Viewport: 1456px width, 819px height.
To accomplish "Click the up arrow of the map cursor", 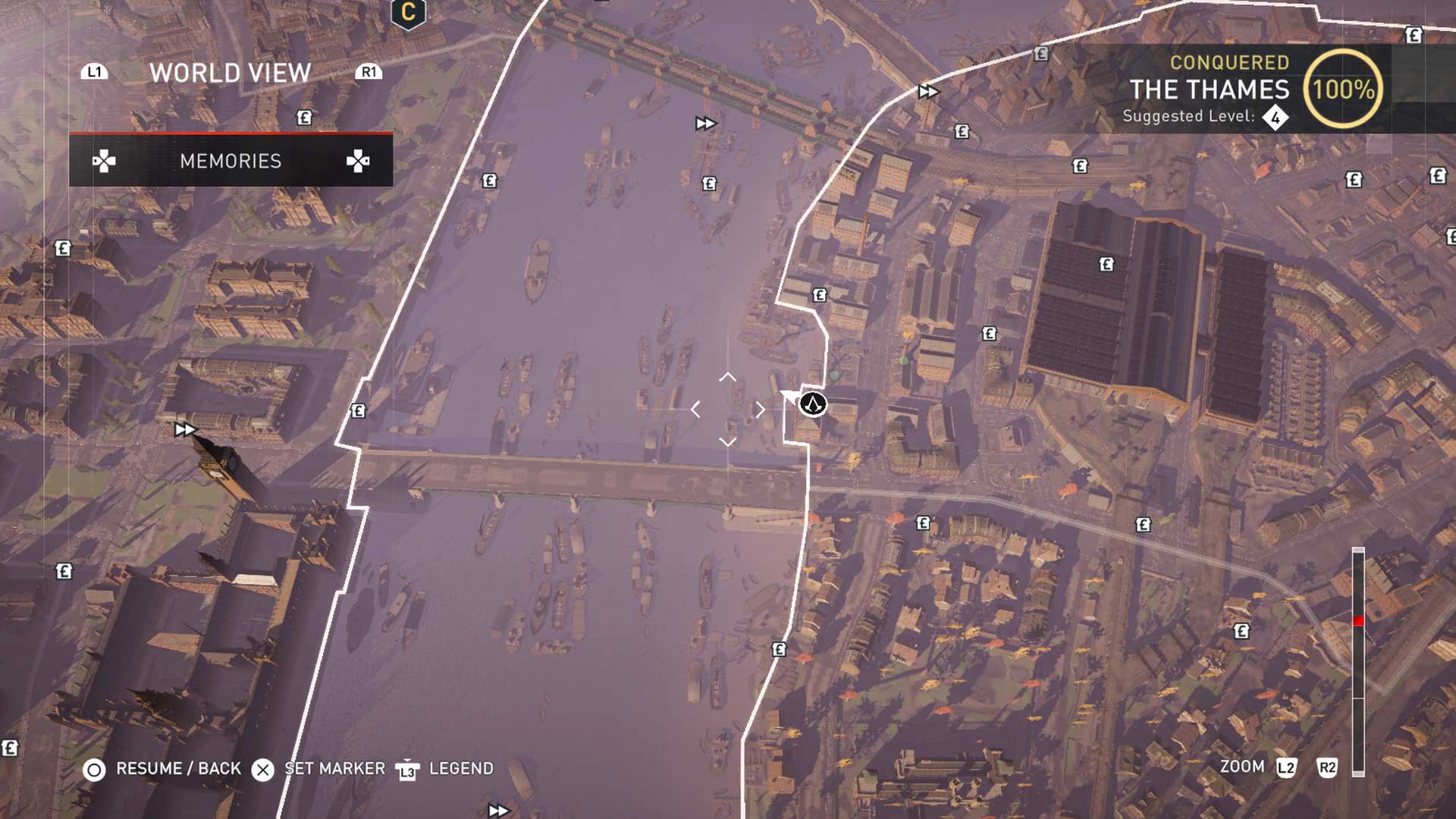I will [x=729, y=375].
